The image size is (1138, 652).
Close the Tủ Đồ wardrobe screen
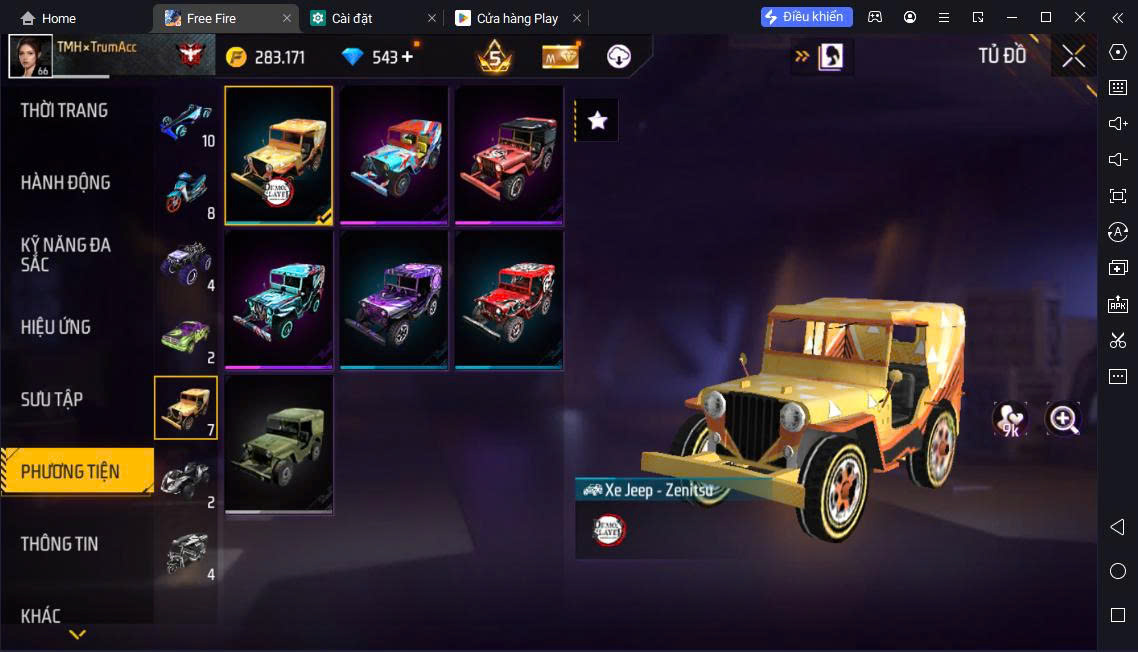[x=1074, y=56]
